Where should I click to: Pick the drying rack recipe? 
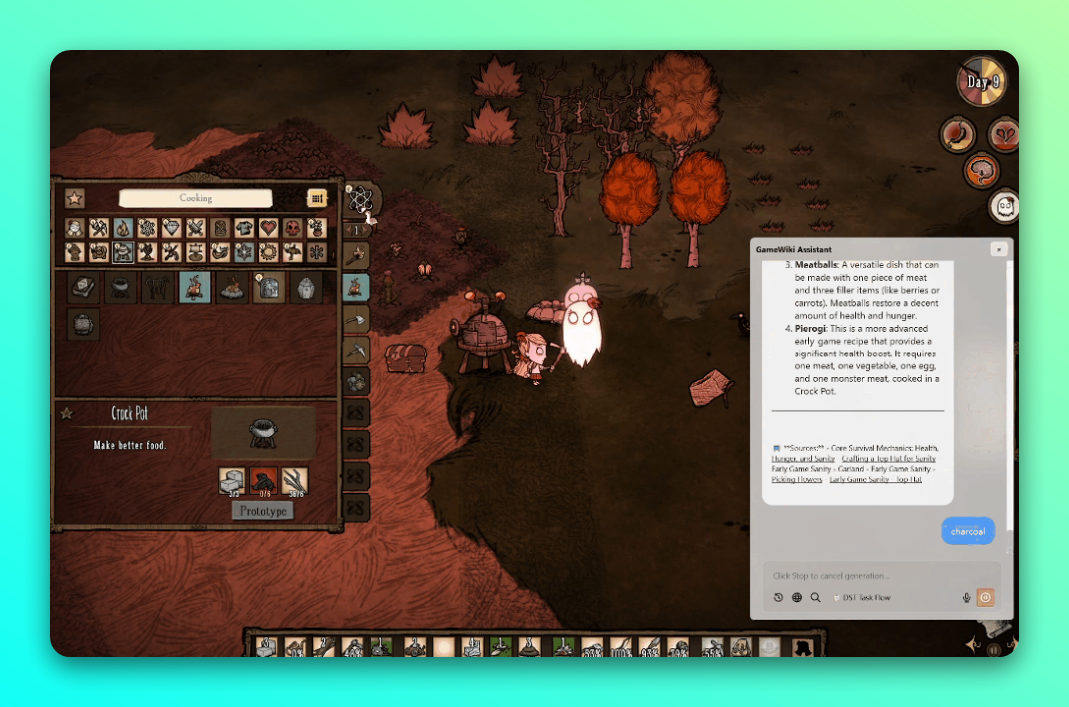pyautogui.click(x=158, y=289)
